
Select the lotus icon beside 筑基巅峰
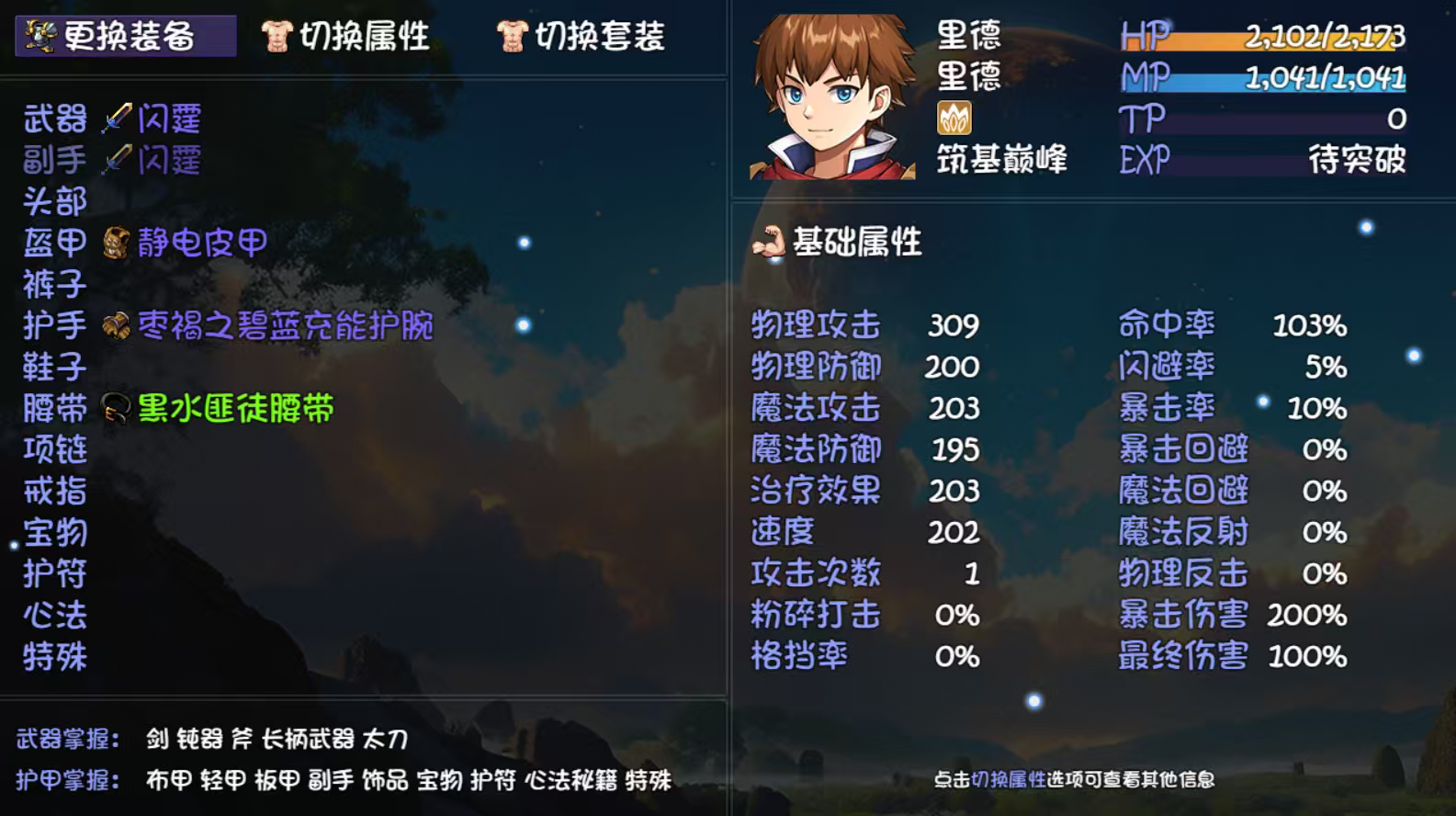pos(955,119)
